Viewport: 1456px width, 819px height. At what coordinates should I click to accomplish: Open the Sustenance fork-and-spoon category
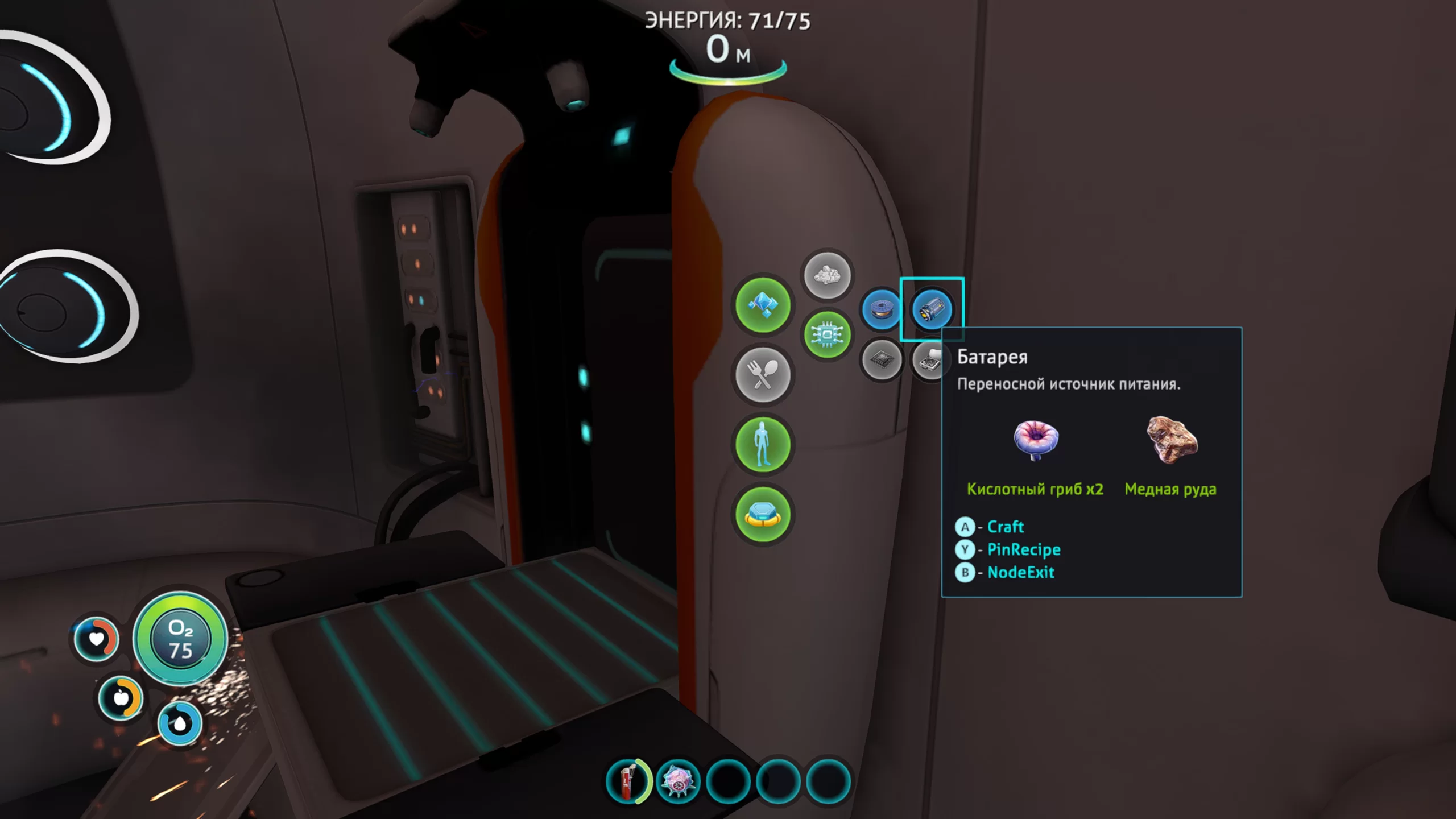(x=762, y=375)
